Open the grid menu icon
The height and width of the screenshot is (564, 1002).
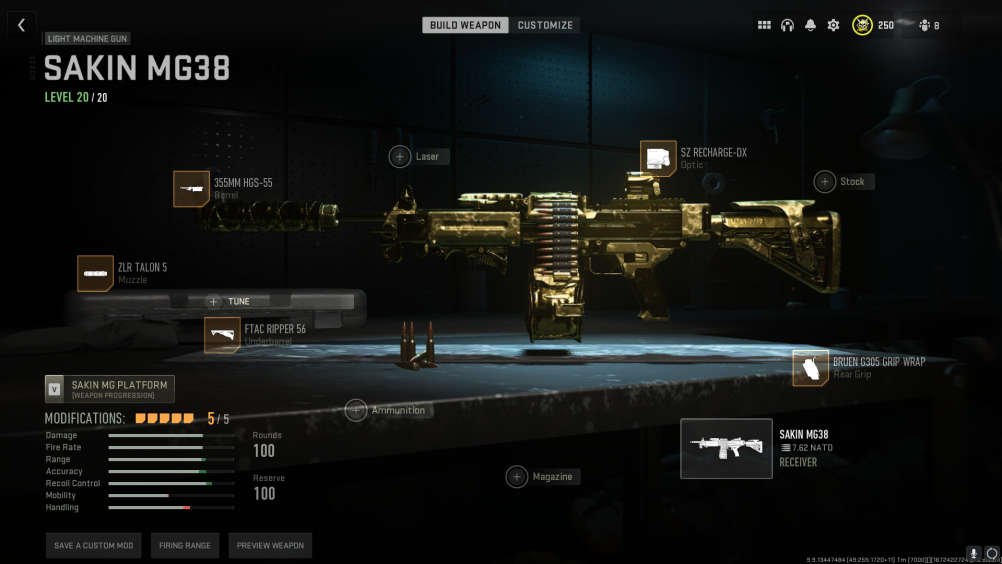point(764,25)
